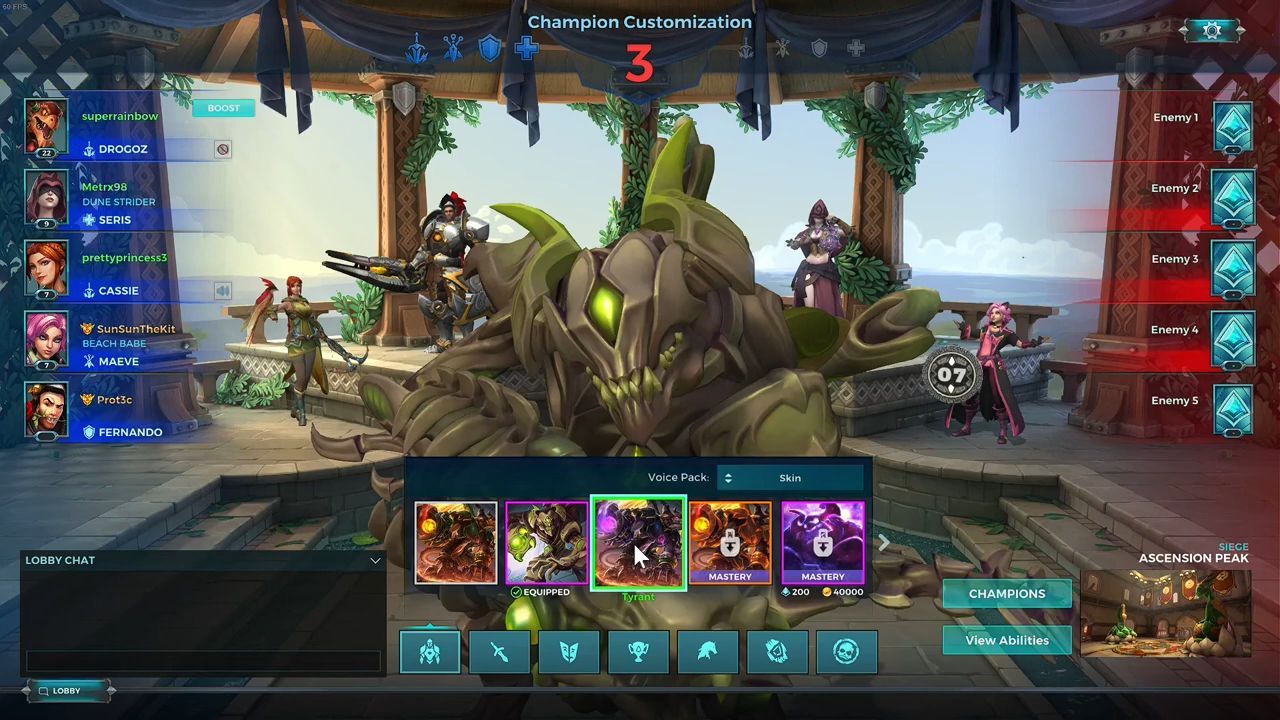Collapse the Lobby Chat panel
Image resolution: width=1280 pixels, height=720 pixels.
[375, 561]
